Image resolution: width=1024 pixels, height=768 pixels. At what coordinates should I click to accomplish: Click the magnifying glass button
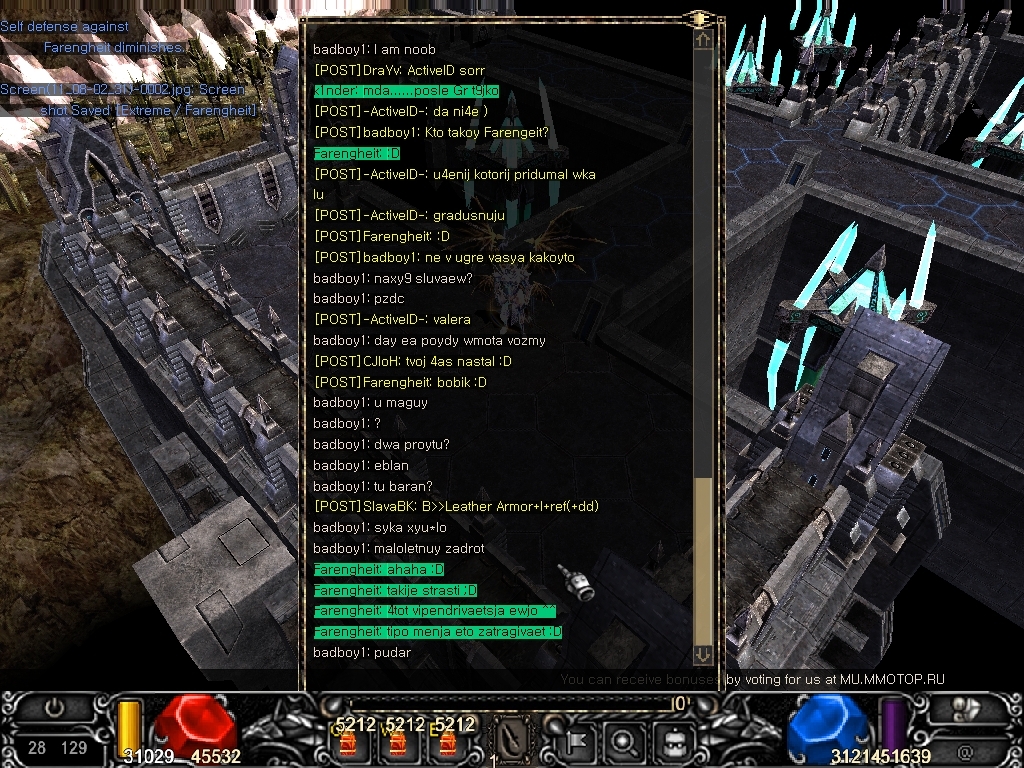tap(623, 741)
